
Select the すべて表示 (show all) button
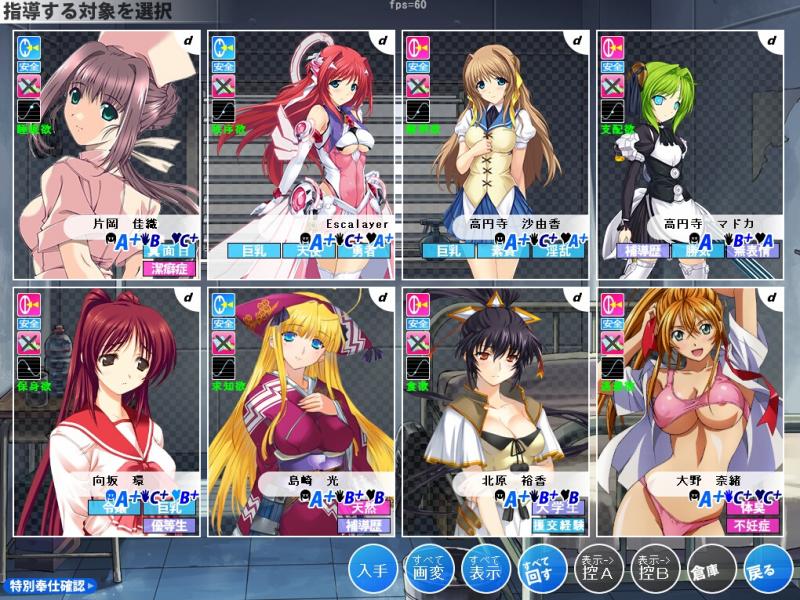point(484,570)
